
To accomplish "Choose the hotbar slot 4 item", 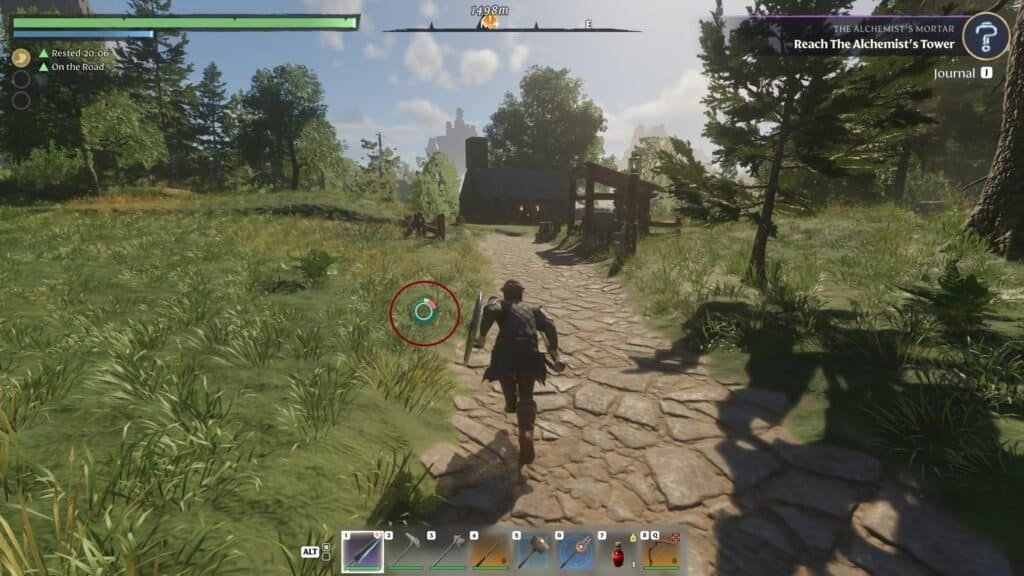I will 490,551.
